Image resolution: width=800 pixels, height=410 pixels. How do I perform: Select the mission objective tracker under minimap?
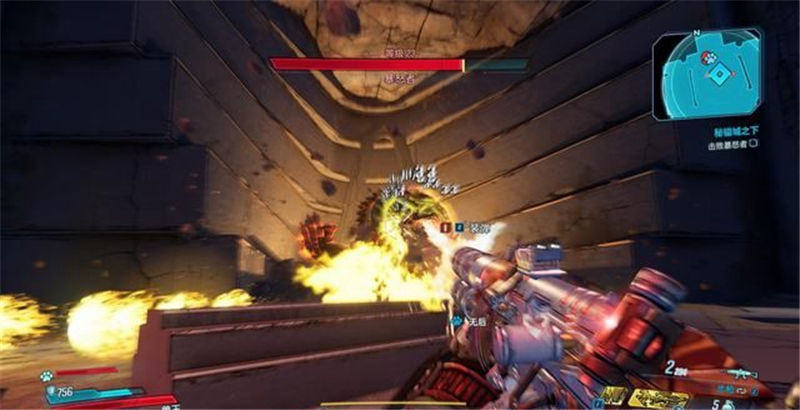(734, 143)
